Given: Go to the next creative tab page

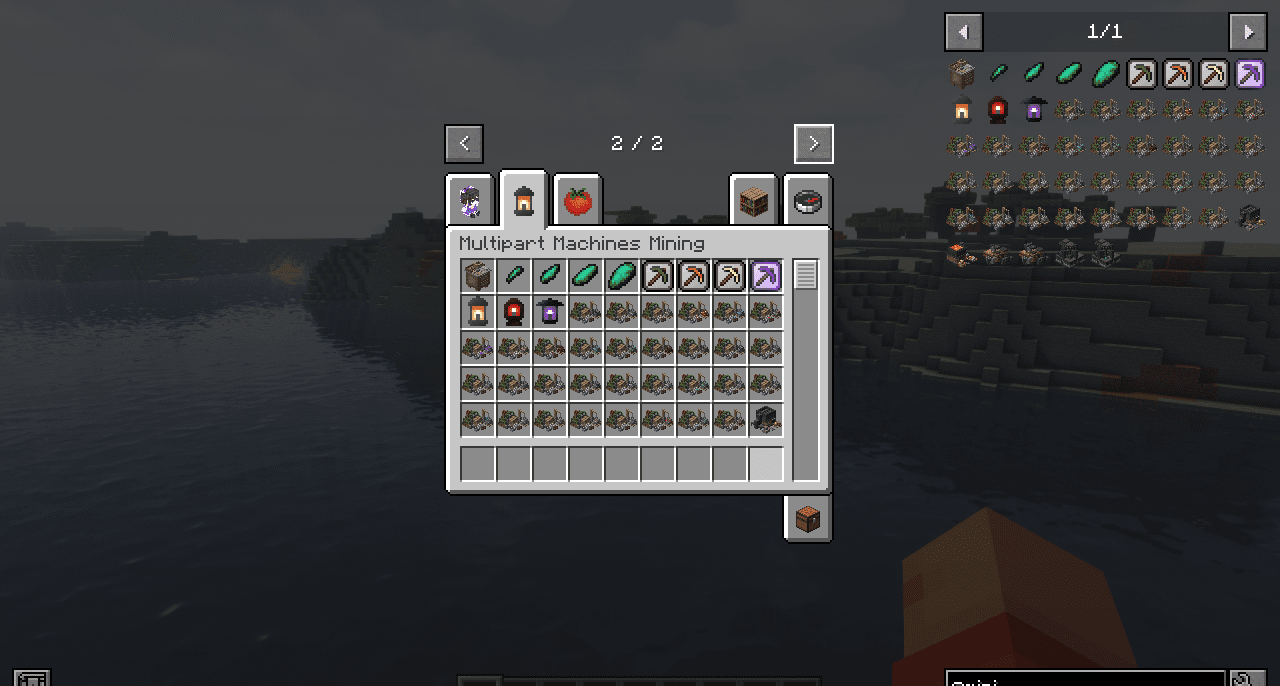Looking at the screenshot, I should [813, 144].
